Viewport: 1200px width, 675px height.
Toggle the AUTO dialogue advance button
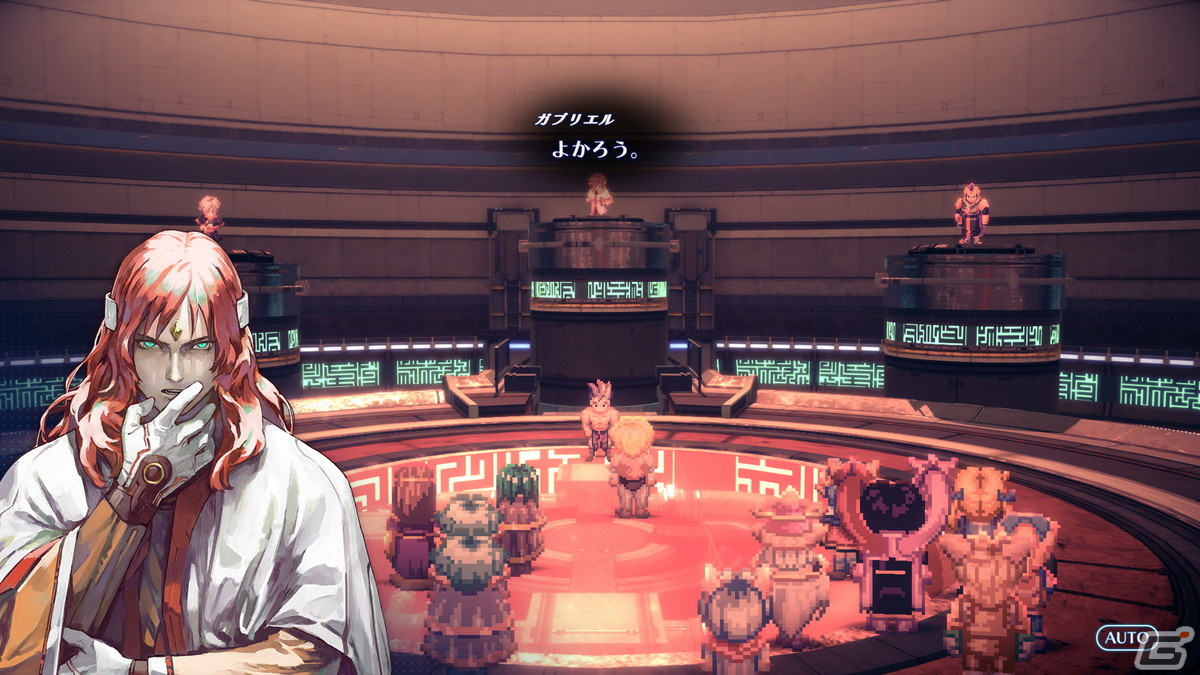coord(1124,637)
